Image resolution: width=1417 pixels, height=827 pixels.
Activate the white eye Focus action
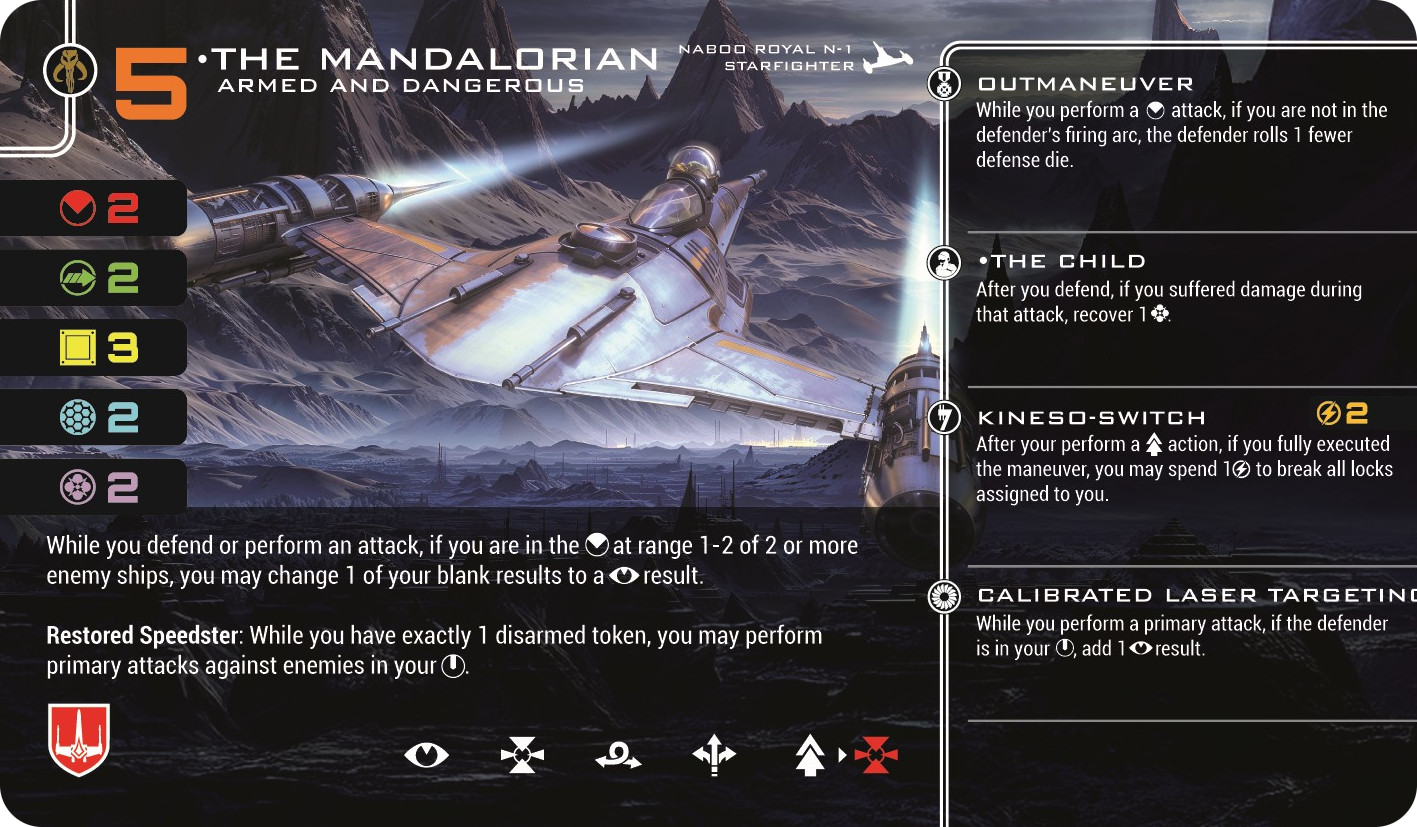click(427, 755)
